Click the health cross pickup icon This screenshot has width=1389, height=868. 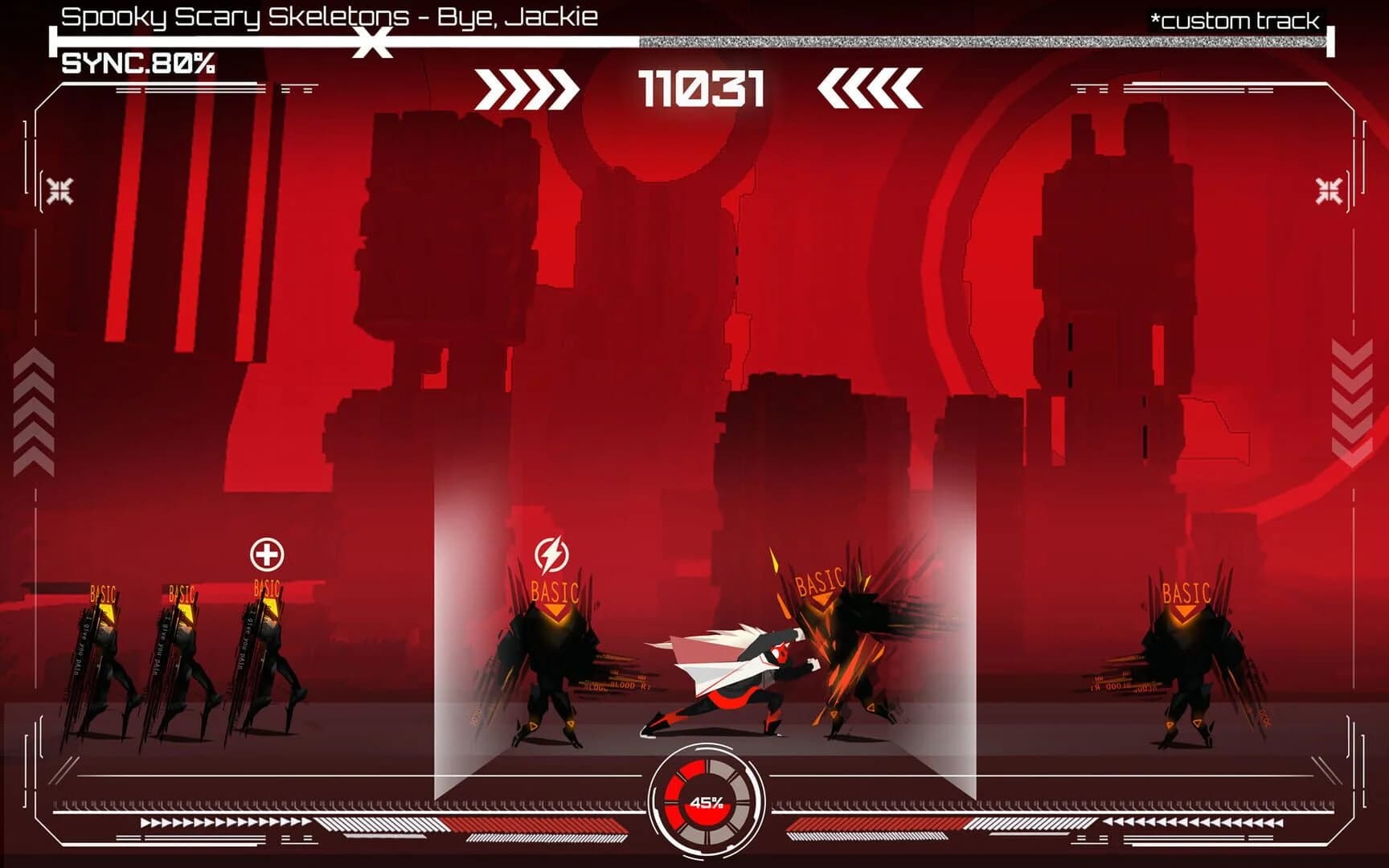pos(265,553)
